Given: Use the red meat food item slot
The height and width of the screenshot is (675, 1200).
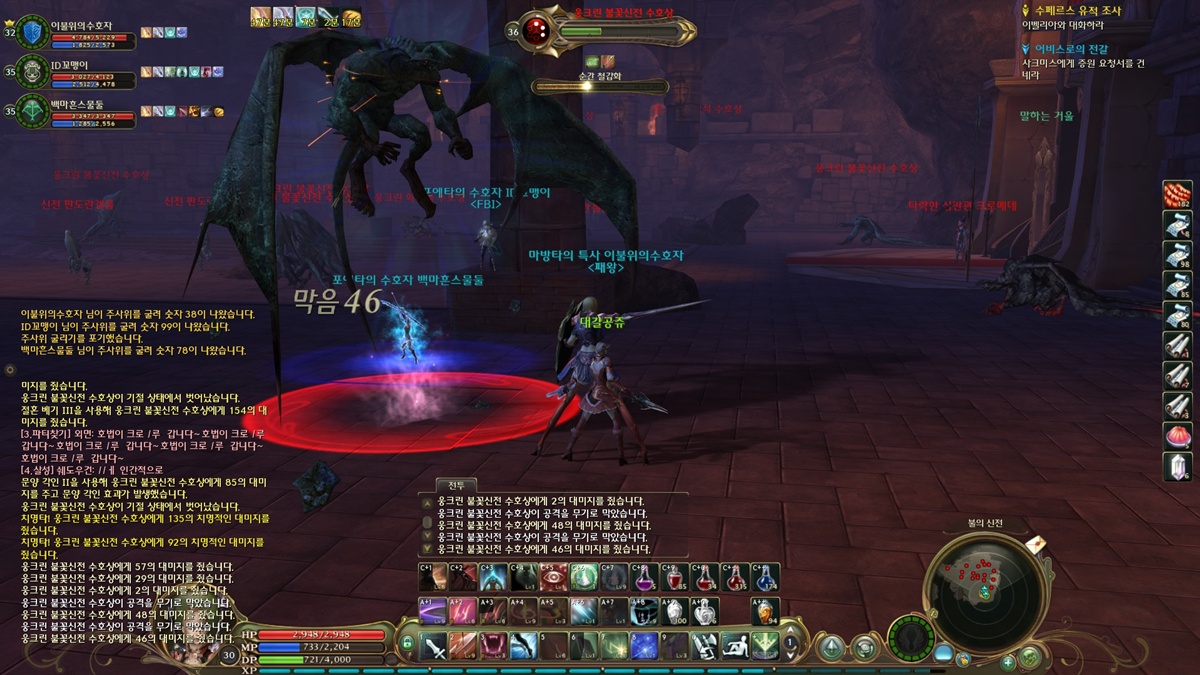Looking at the screenshot, I should (1178, 195).
